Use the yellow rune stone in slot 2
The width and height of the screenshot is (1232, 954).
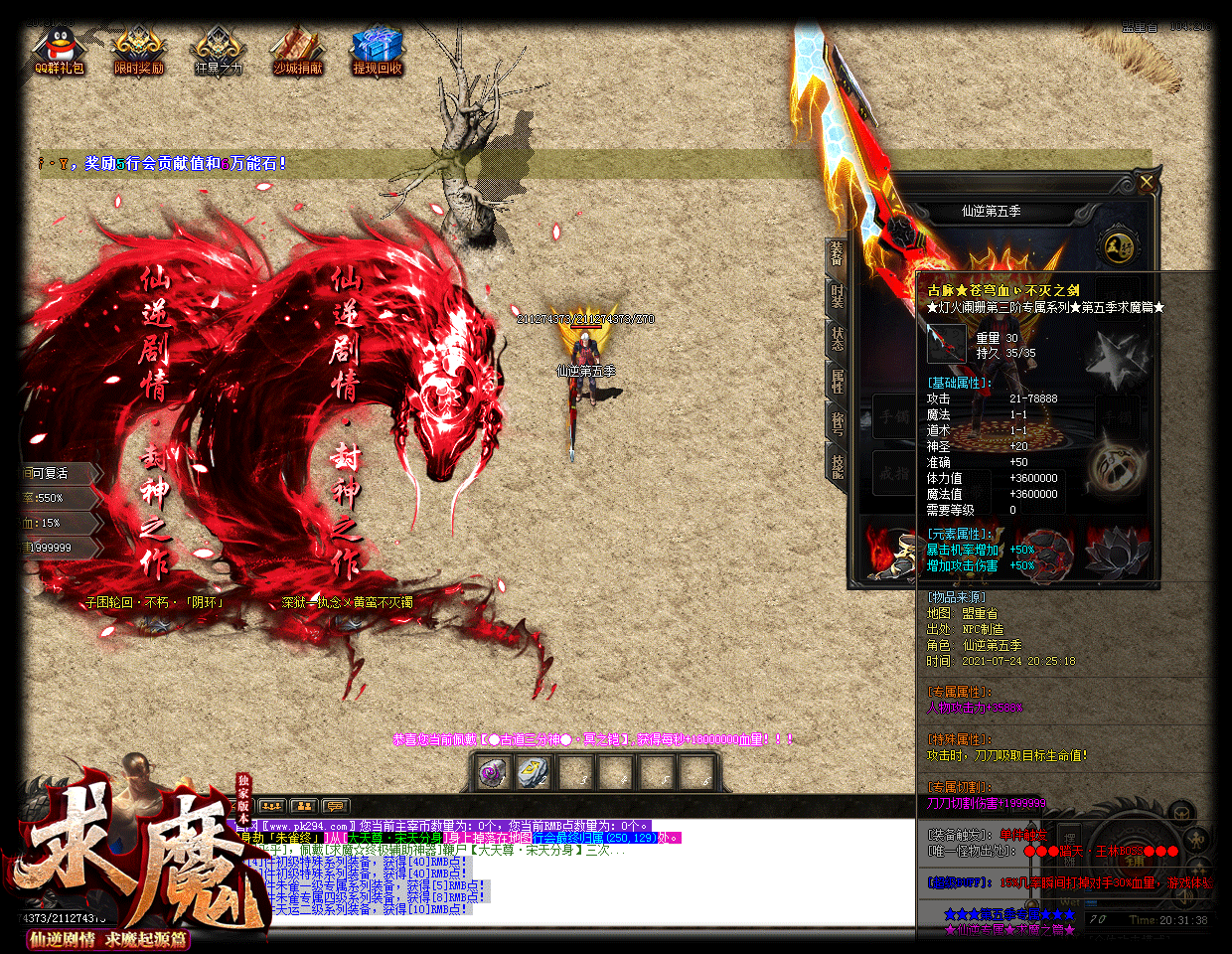coord(534,772)
